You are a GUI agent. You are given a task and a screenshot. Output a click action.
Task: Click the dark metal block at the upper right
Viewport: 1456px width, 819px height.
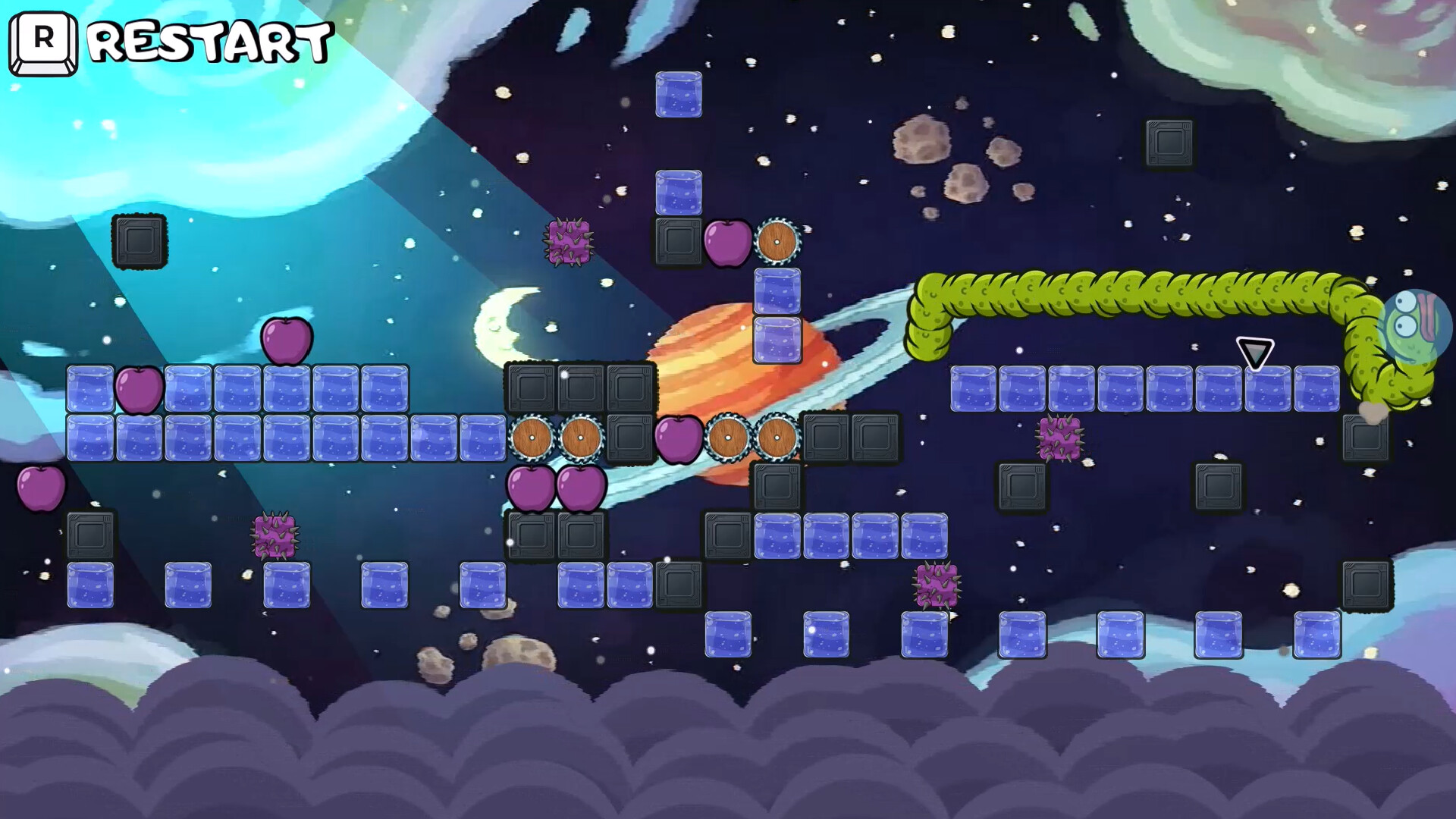[1168, 144]
